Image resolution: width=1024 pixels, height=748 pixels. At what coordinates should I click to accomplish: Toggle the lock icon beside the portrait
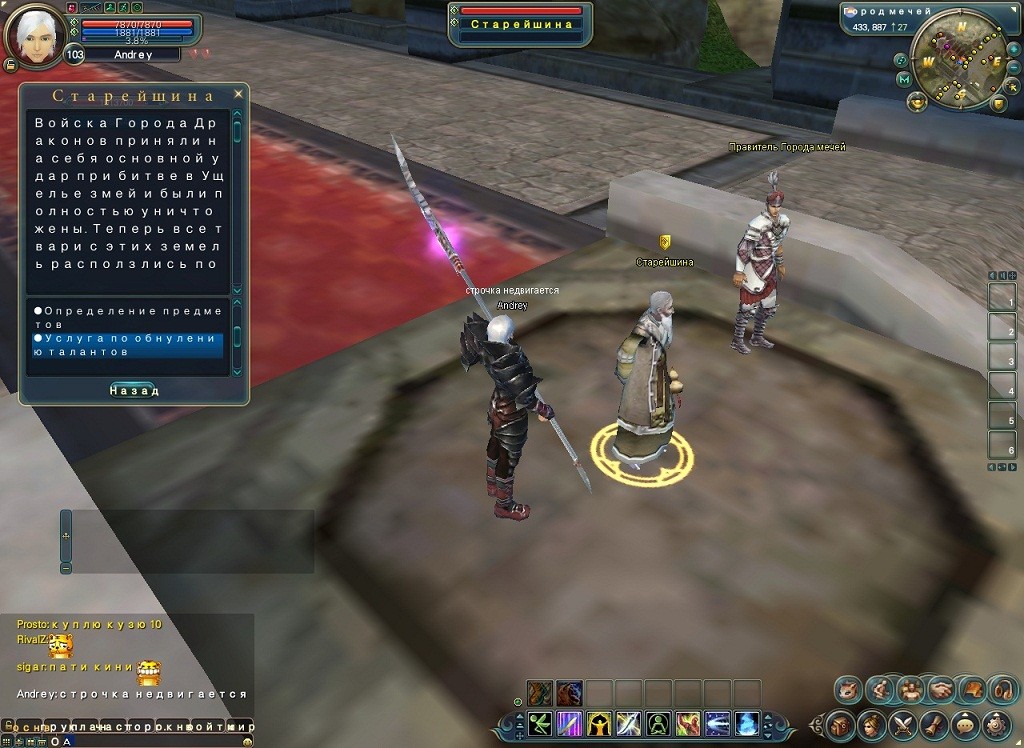(x=9, y=64)
